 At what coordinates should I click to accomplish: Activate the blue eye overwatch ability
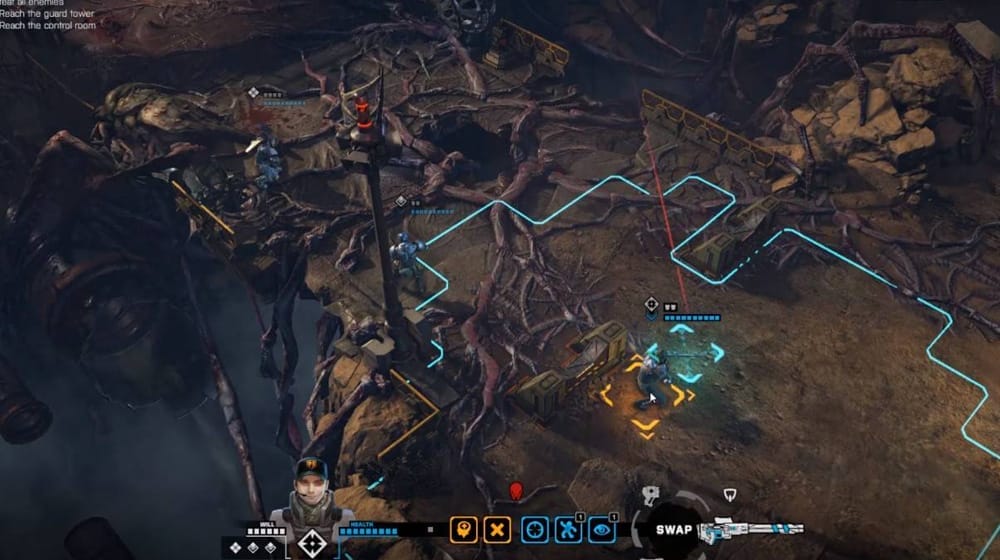[602, 530]
